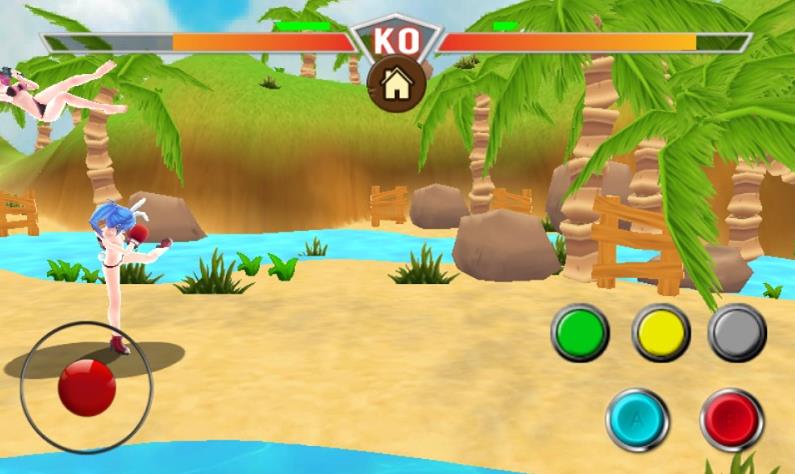Activate the gray action button

[737, 332]
